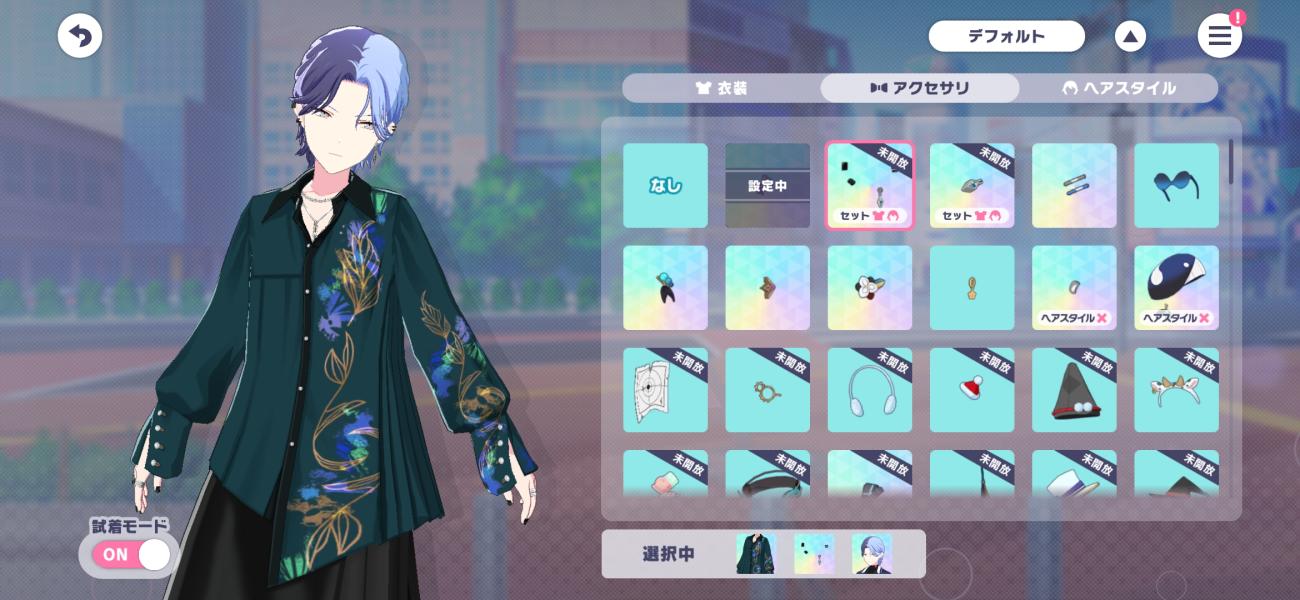Screen dimensions: 1300x600
Task: Select the アクセサリ accessory tab
Action: [x=920, y=88]
